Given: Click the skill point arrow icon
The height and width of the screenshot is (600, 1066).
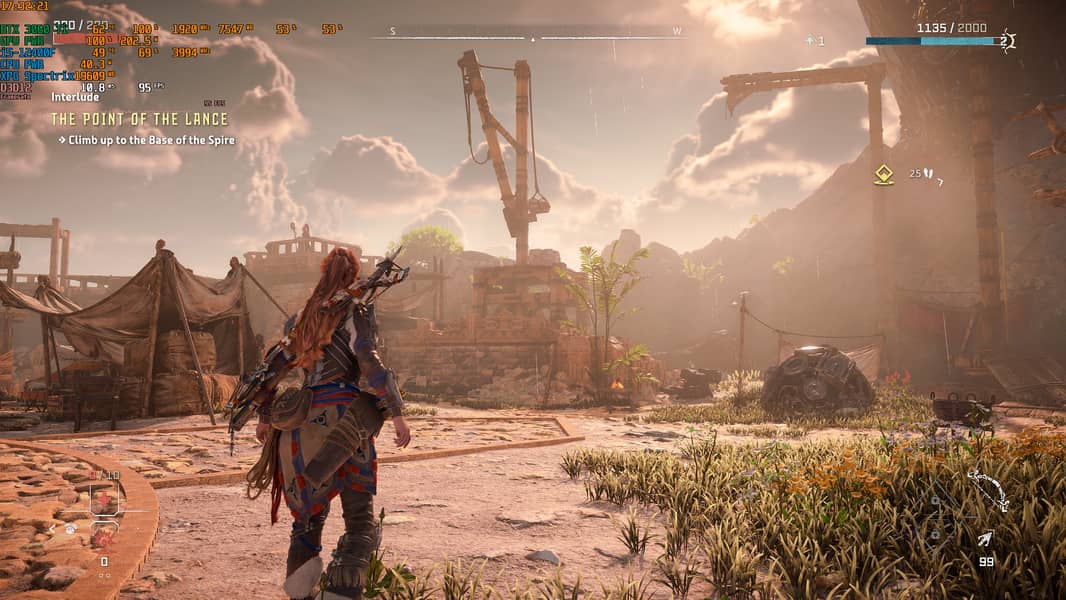Looking at the screenshot, I should point(810,41).
